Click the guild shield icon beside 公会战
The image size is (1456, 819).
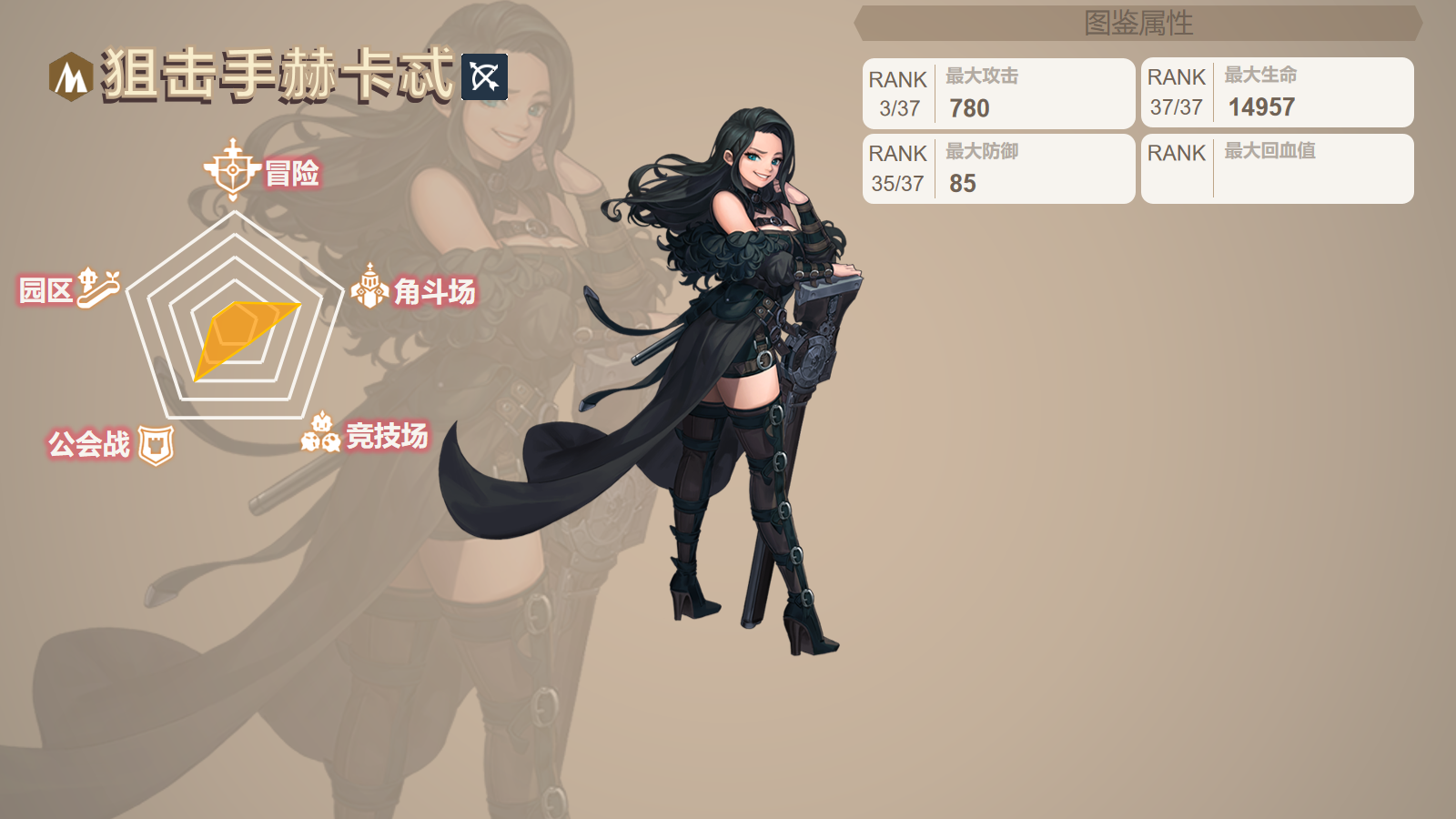[x=156, y=443]
